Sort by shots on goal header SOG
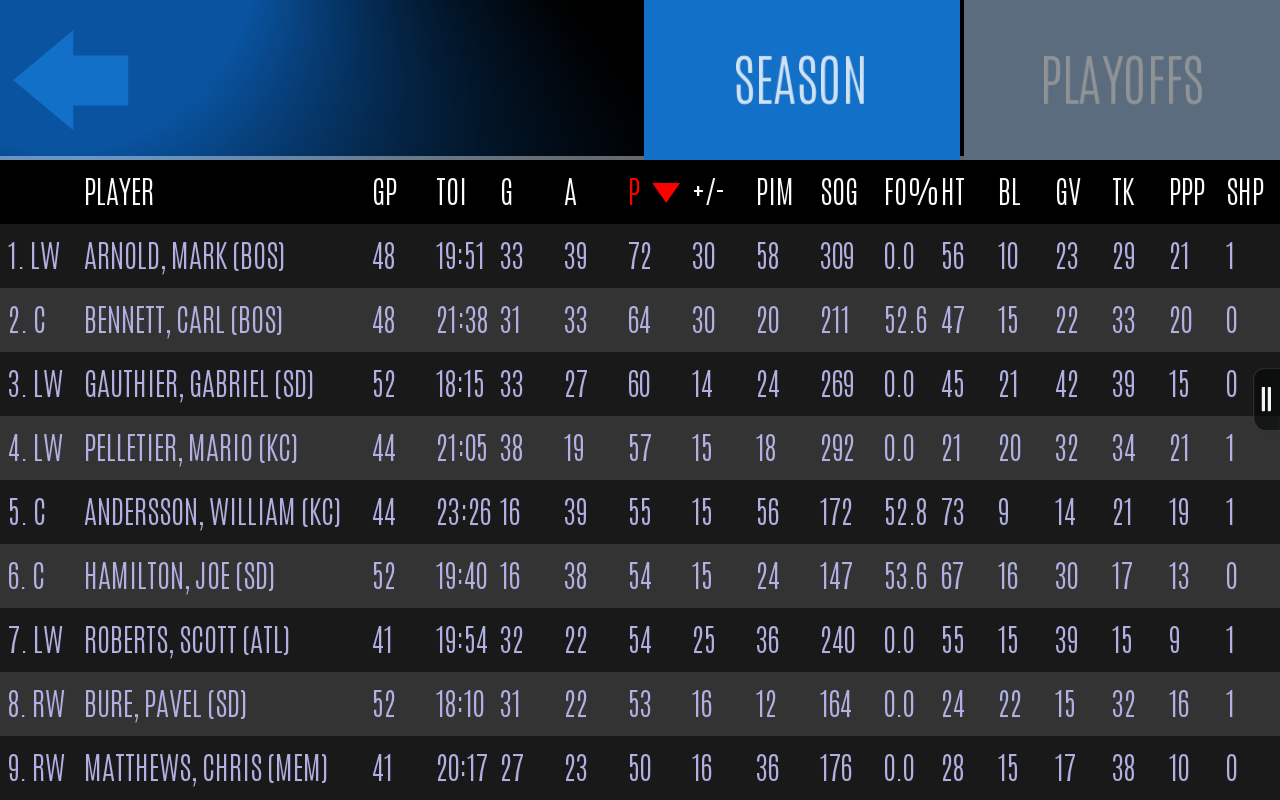 (838, 192)
